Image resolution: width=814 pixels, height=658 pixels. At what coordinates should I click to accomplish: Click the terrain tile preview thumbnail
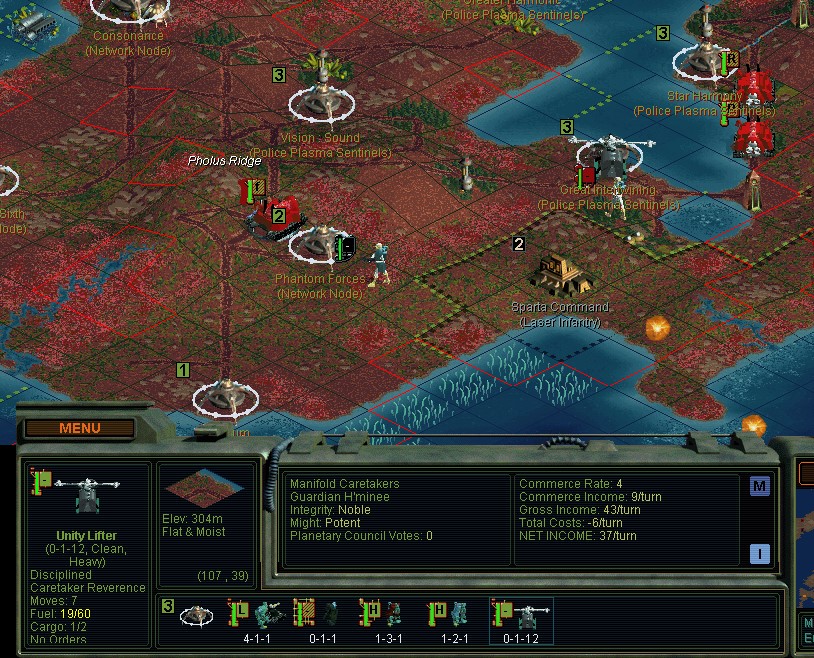point(204,490)
